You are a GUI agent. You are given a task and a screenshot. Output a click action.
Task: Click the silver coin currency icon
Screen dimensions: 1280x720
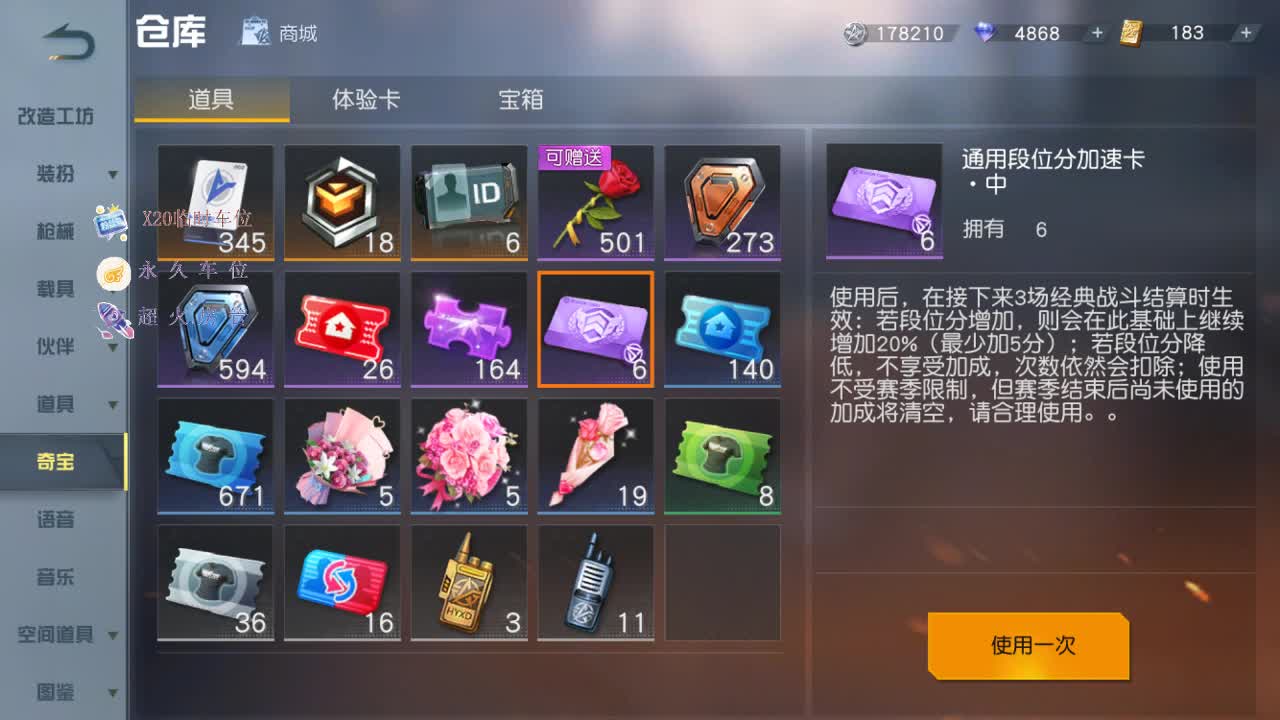855,33
